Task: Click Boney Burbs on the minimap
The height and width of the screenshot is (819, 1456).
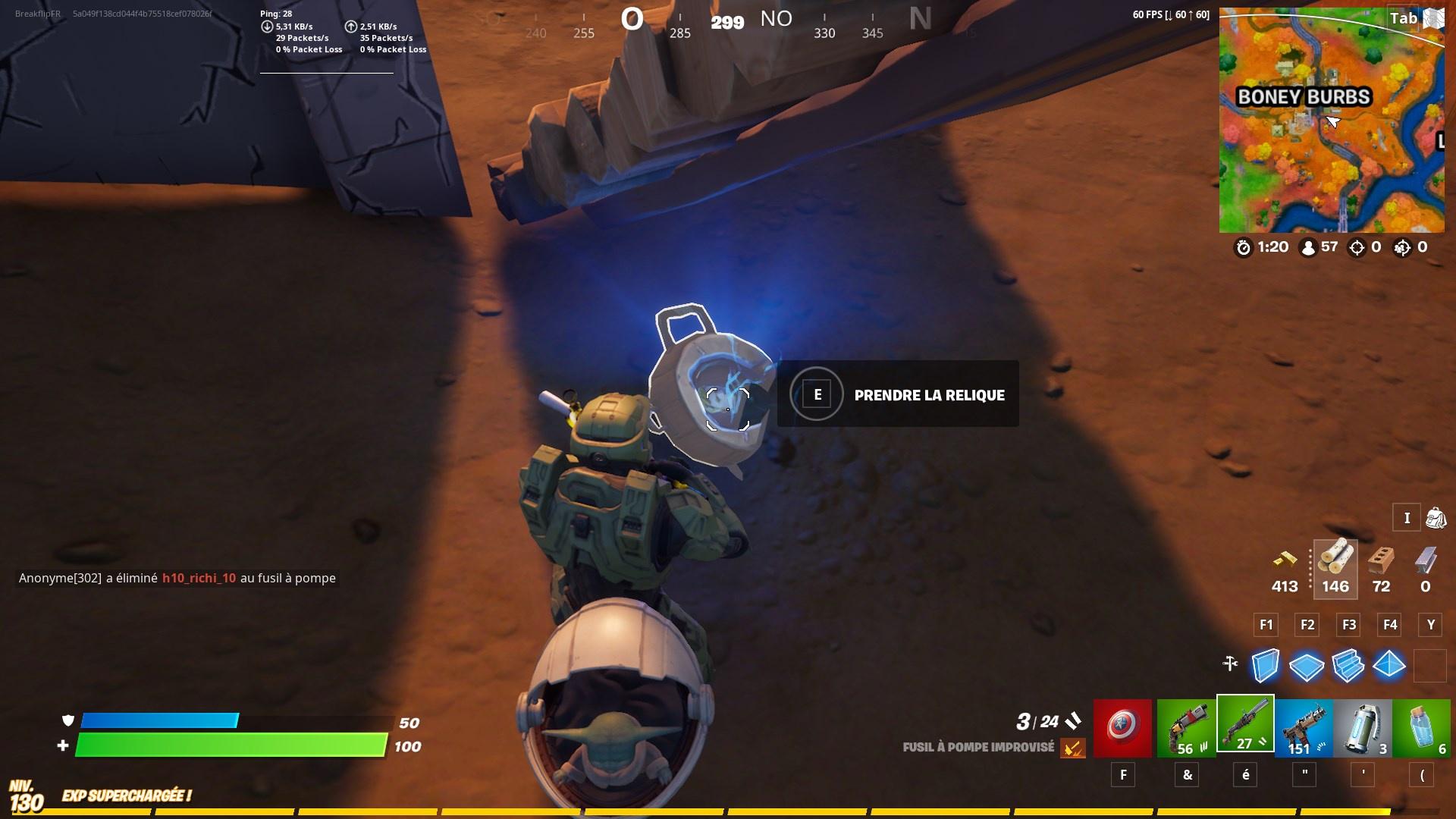Action: pos(1305,97)
